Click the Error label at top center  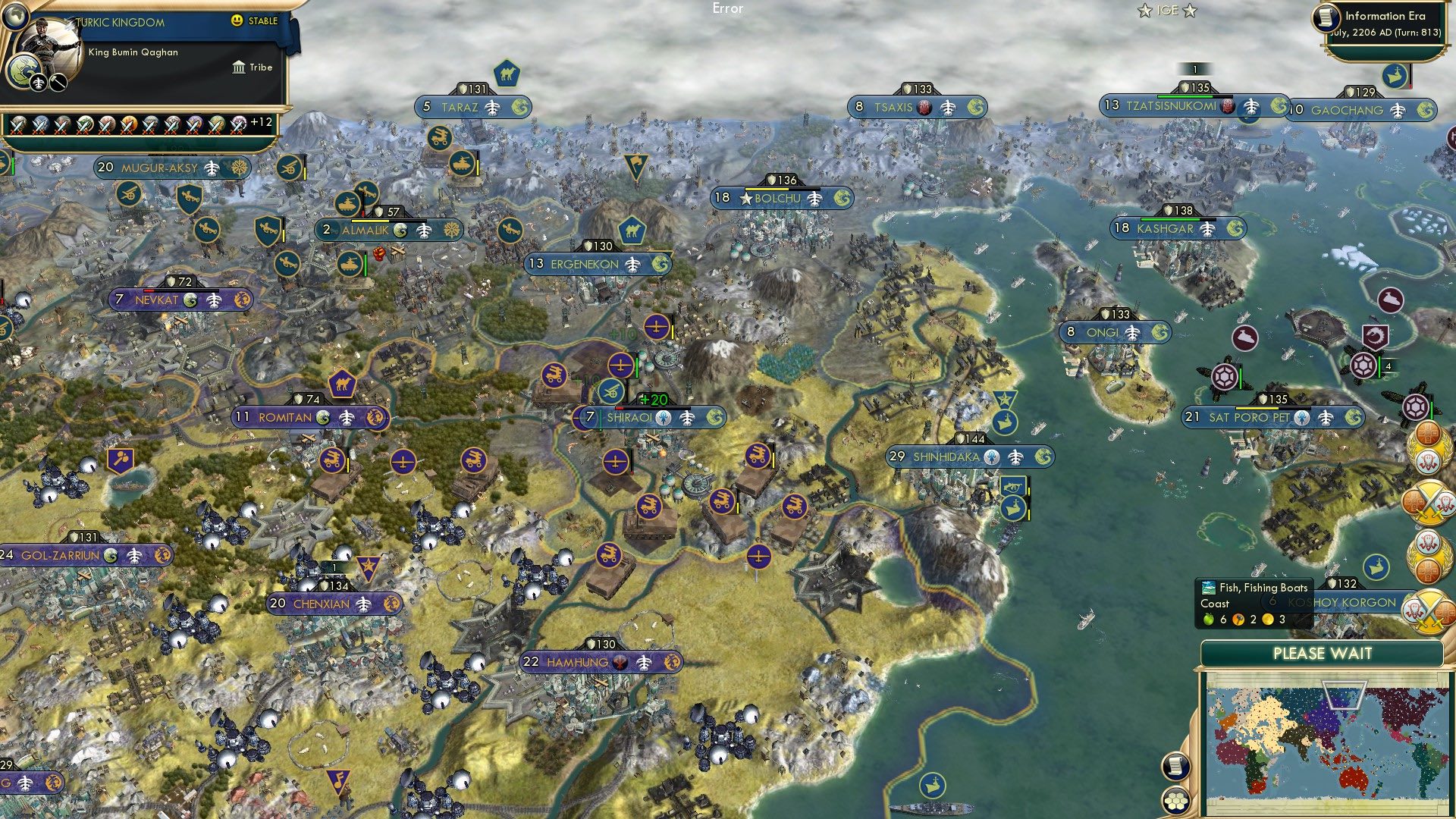coord(727,9)
